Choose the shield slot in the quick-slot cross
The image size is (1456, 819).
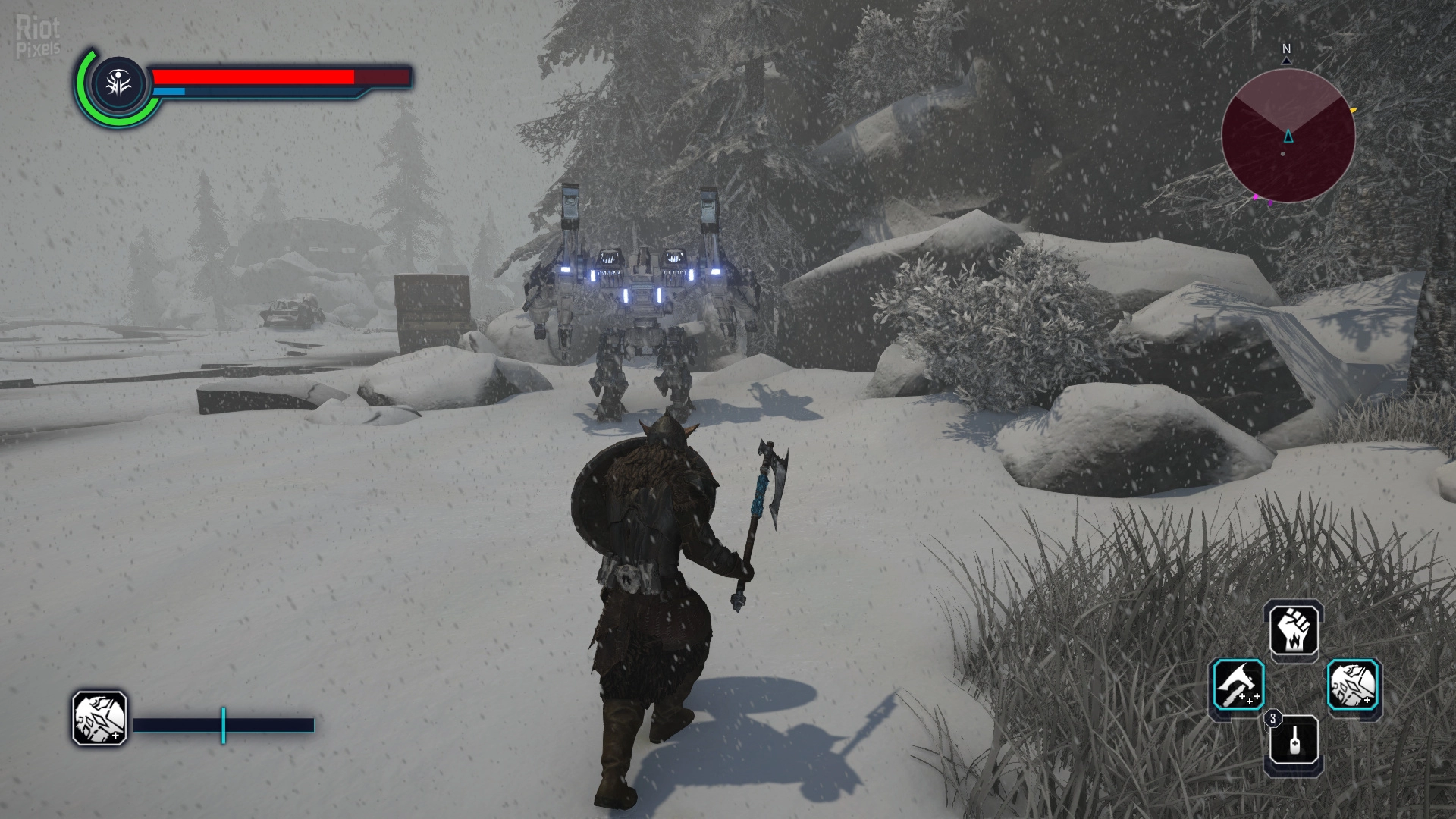pos(1354,686)
